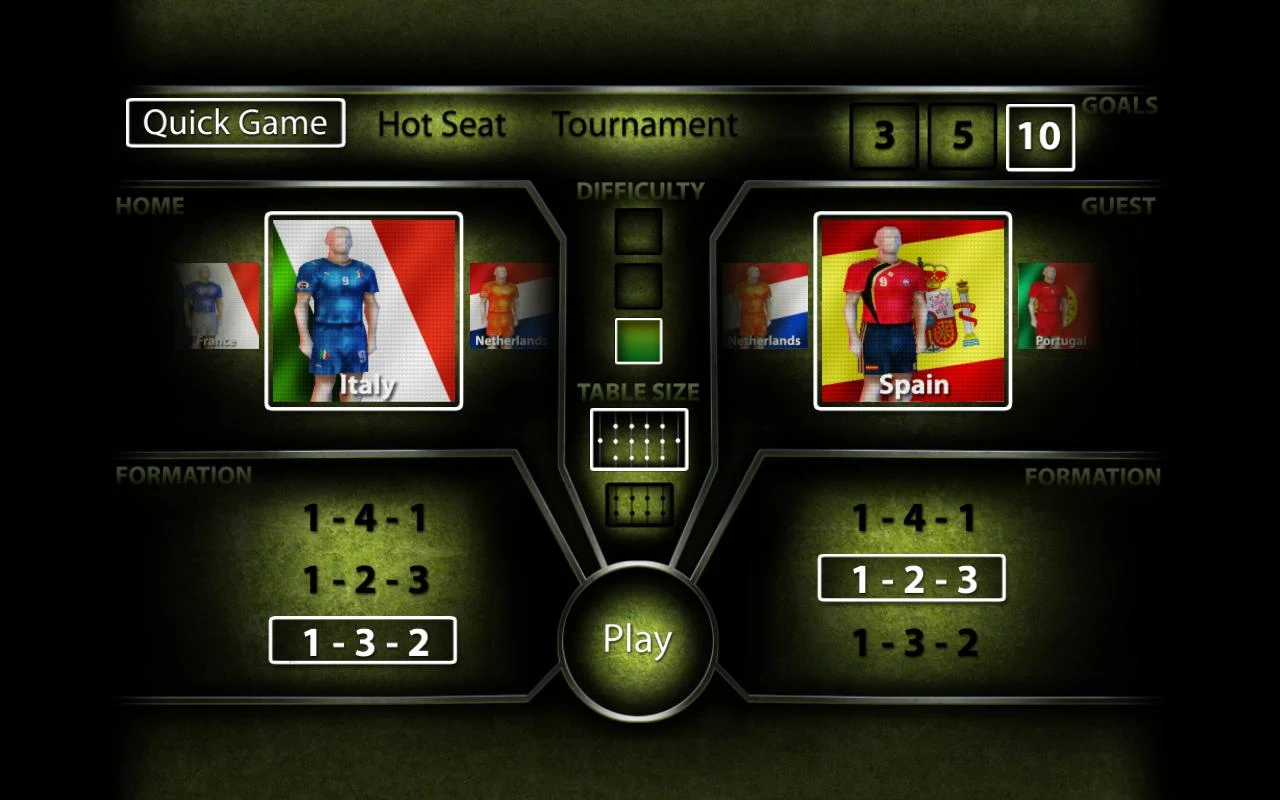Pick the Netherlands team next to Italy
This screenshot has height=800, width=1280.
tap(512, 305)
